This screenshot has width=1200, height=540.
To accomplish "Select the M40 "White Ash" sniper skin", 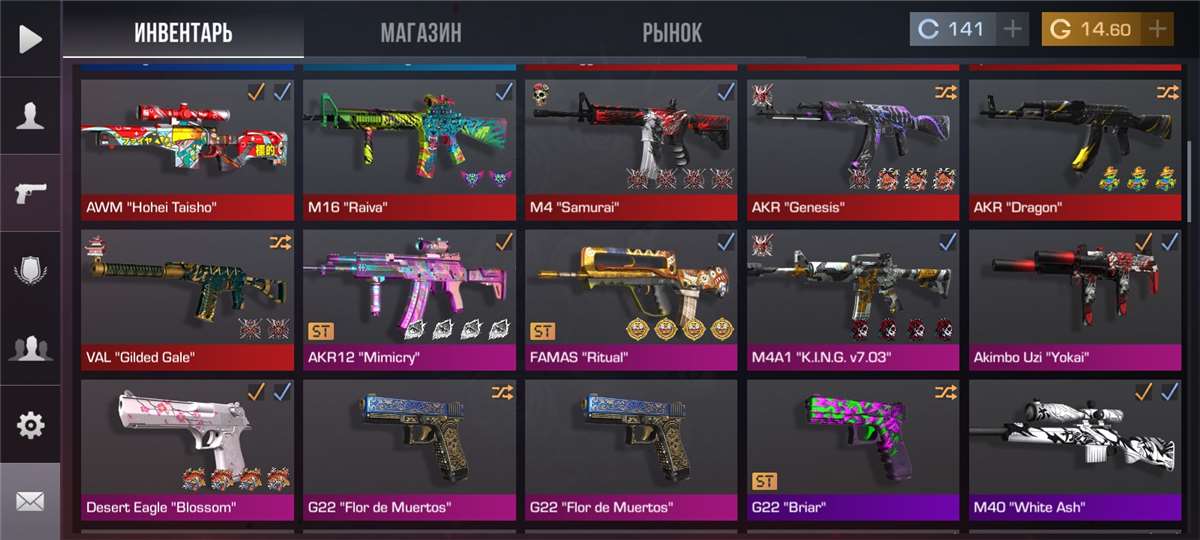I will [x=1075, y=450].
